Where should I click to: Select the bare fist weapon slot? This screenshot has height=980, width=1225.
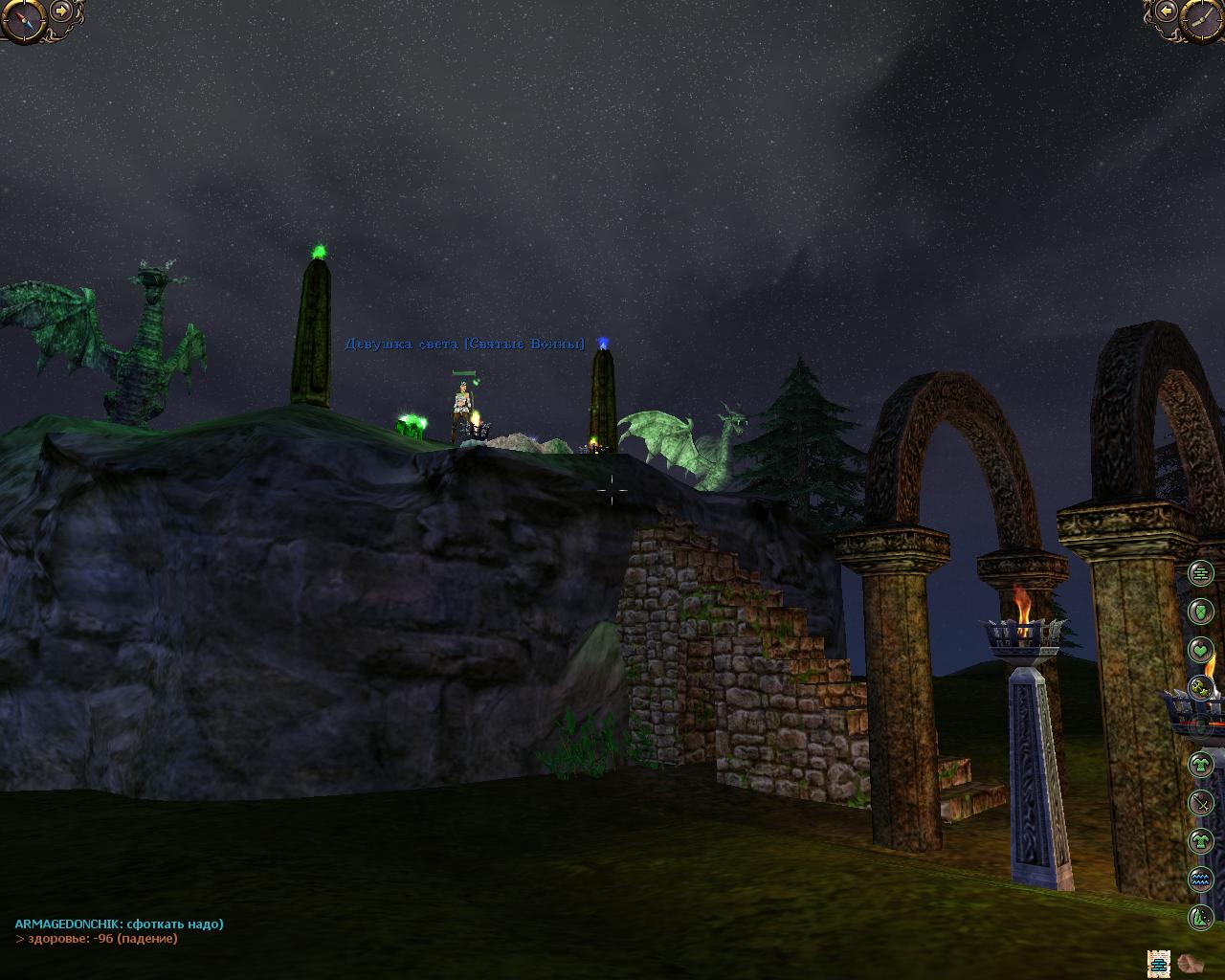(x=1190, y=963)
